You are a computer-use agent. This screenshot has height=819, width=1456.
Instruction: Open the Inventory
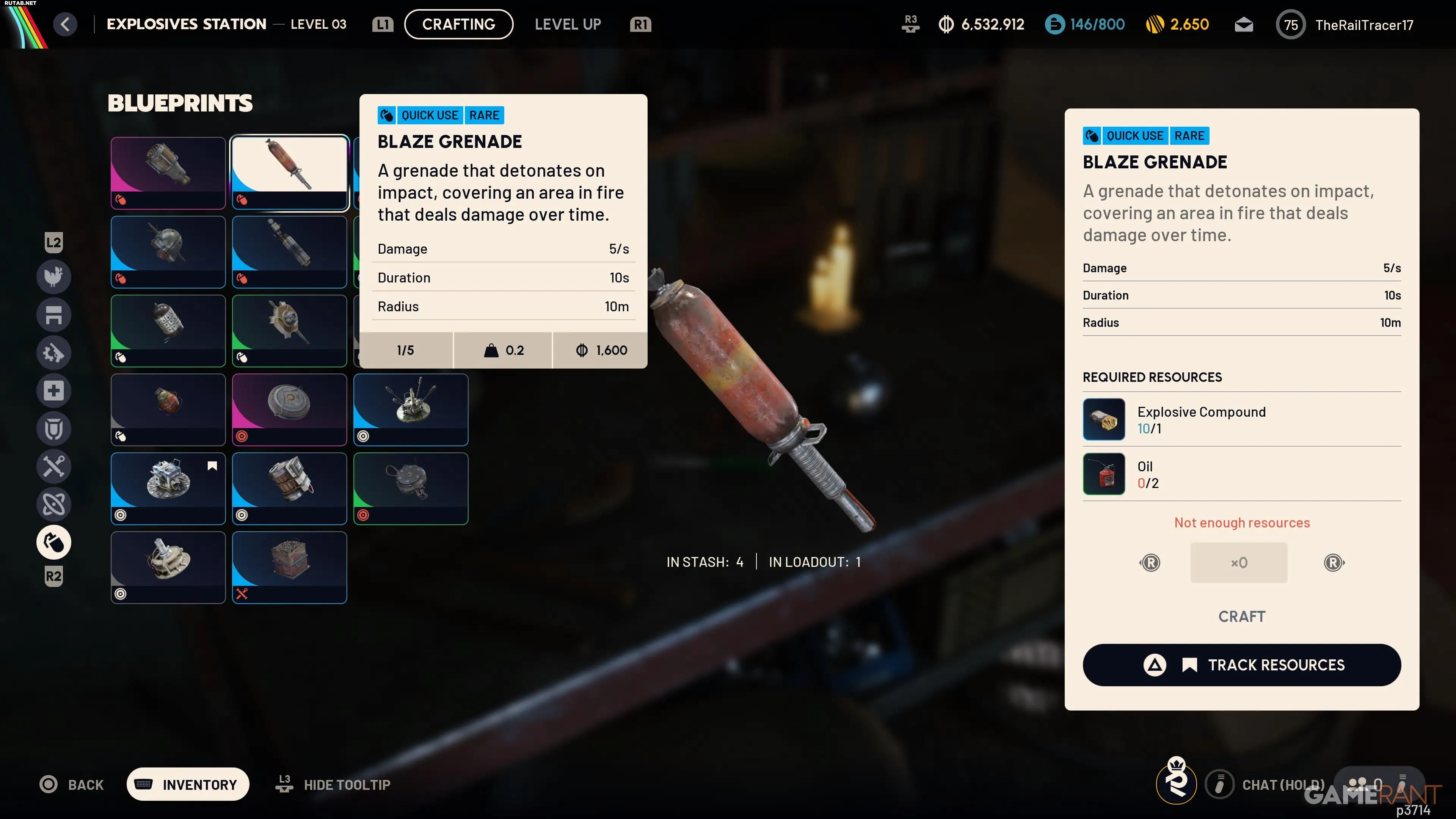pos(188,784)
